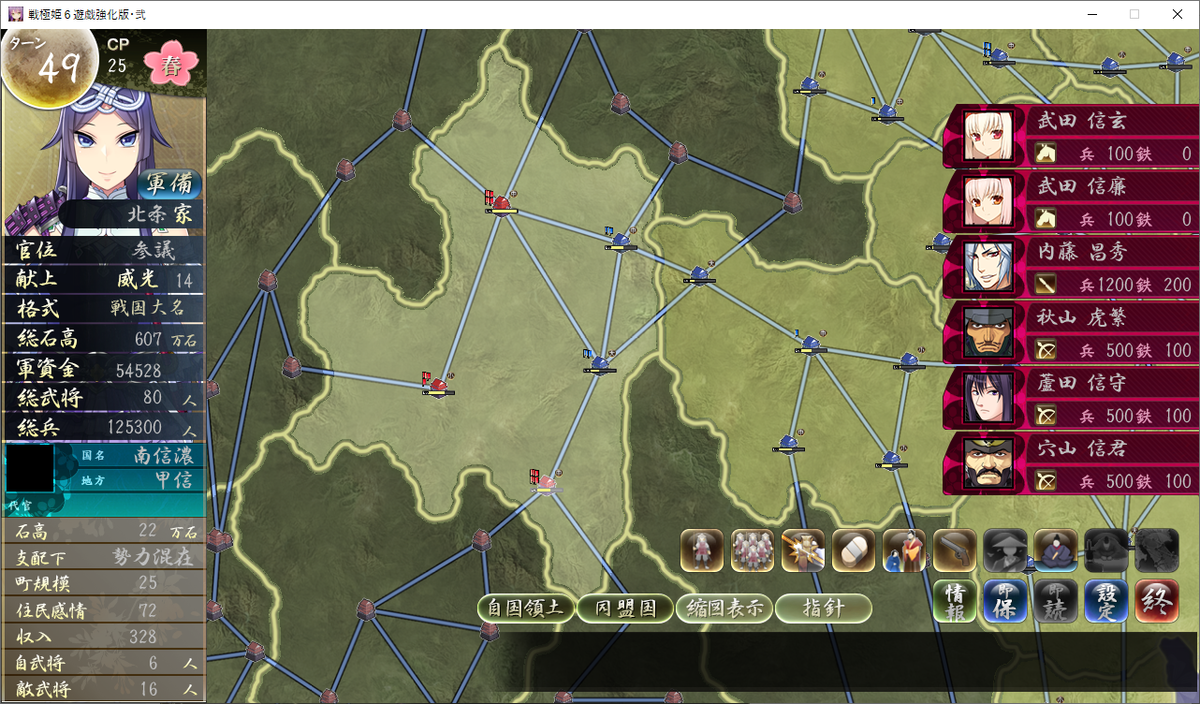End the turn with the red 終 button
1200x704 pixels.
1156,602
